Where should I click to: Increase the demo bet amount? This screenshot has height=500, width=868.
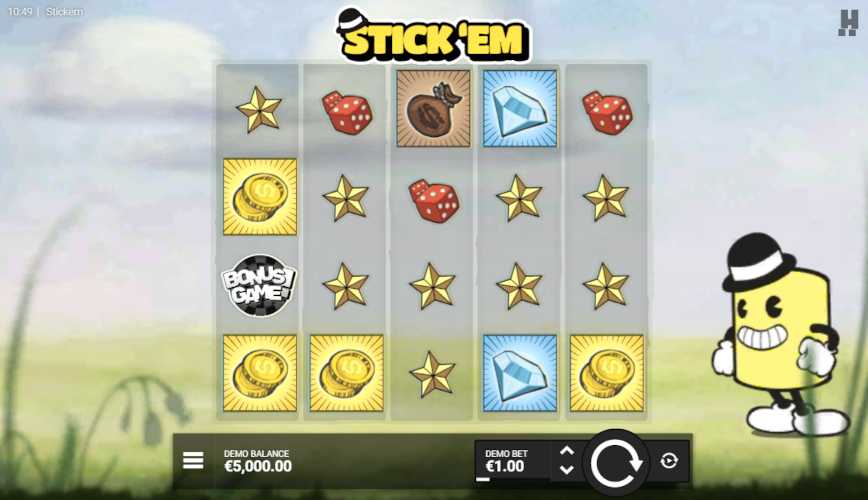(566, 451)
